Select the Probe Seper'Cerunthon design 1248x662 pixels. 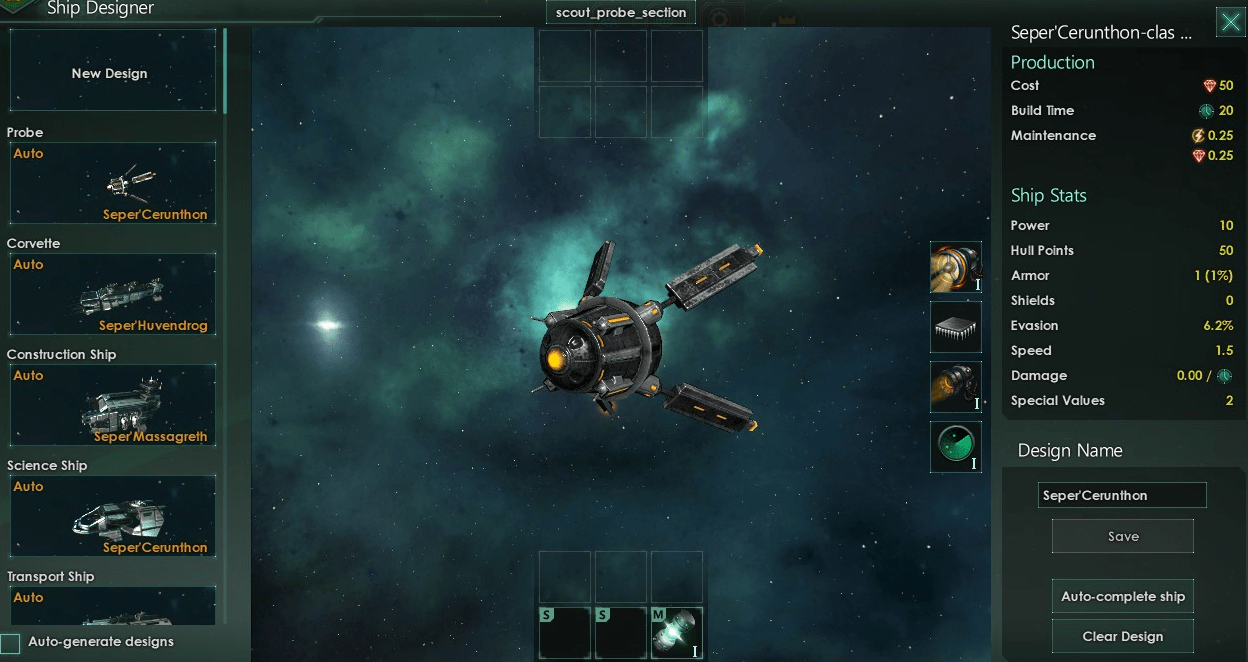(112, 183)
